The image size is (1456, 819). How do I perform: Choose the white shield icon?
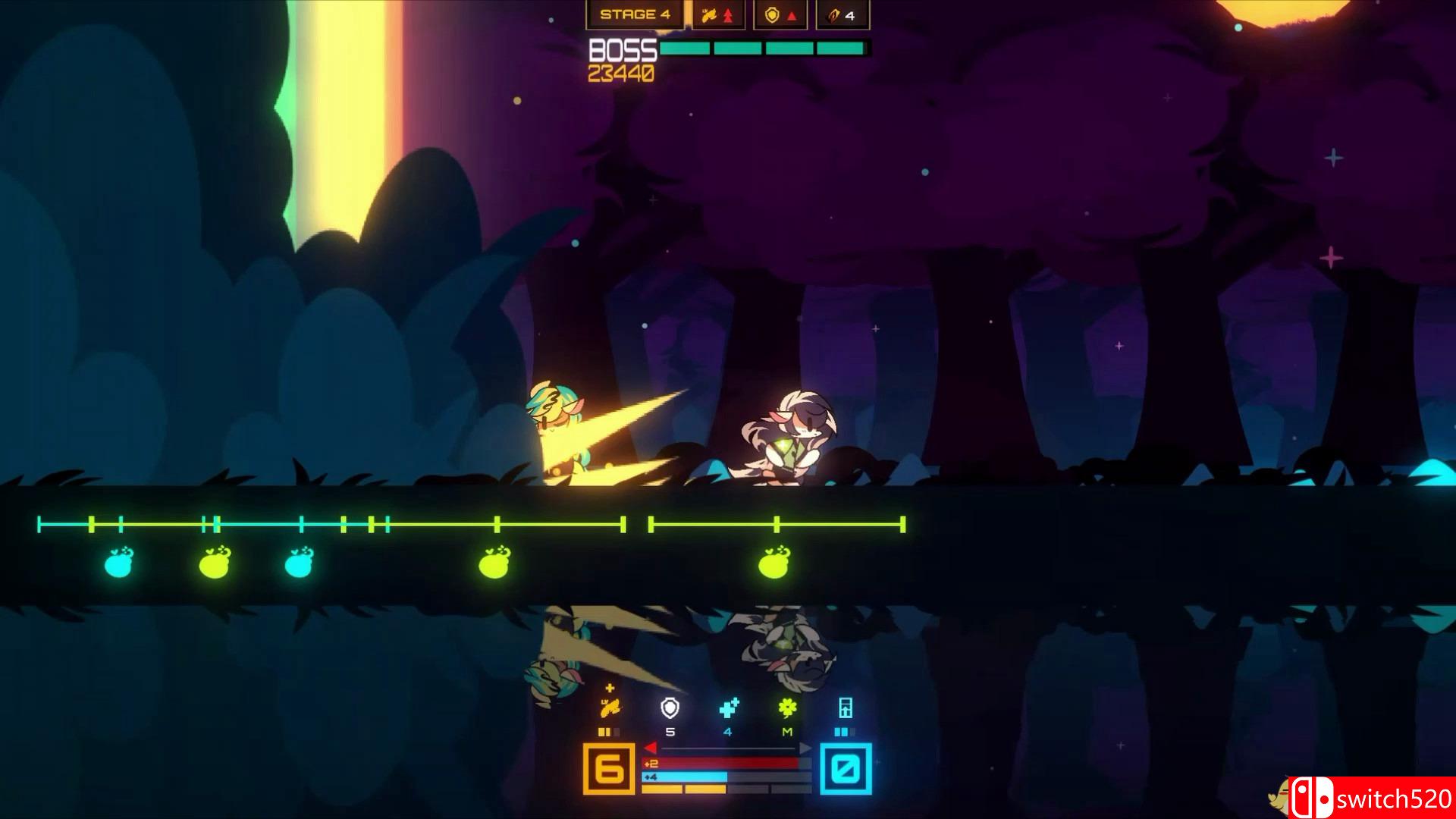point(670,708)
